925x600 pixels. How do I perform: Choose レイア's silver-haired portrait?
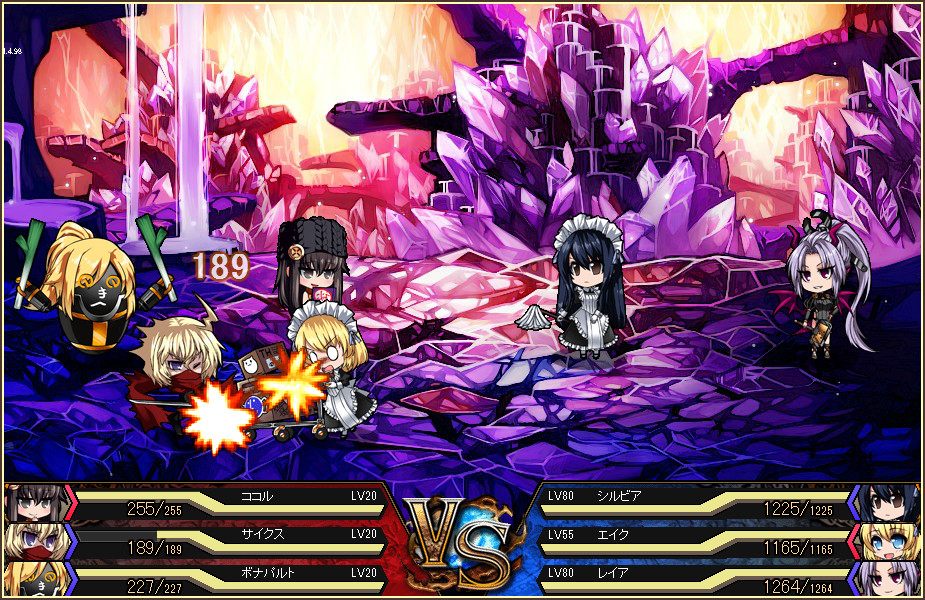click(x=888, y=579)
